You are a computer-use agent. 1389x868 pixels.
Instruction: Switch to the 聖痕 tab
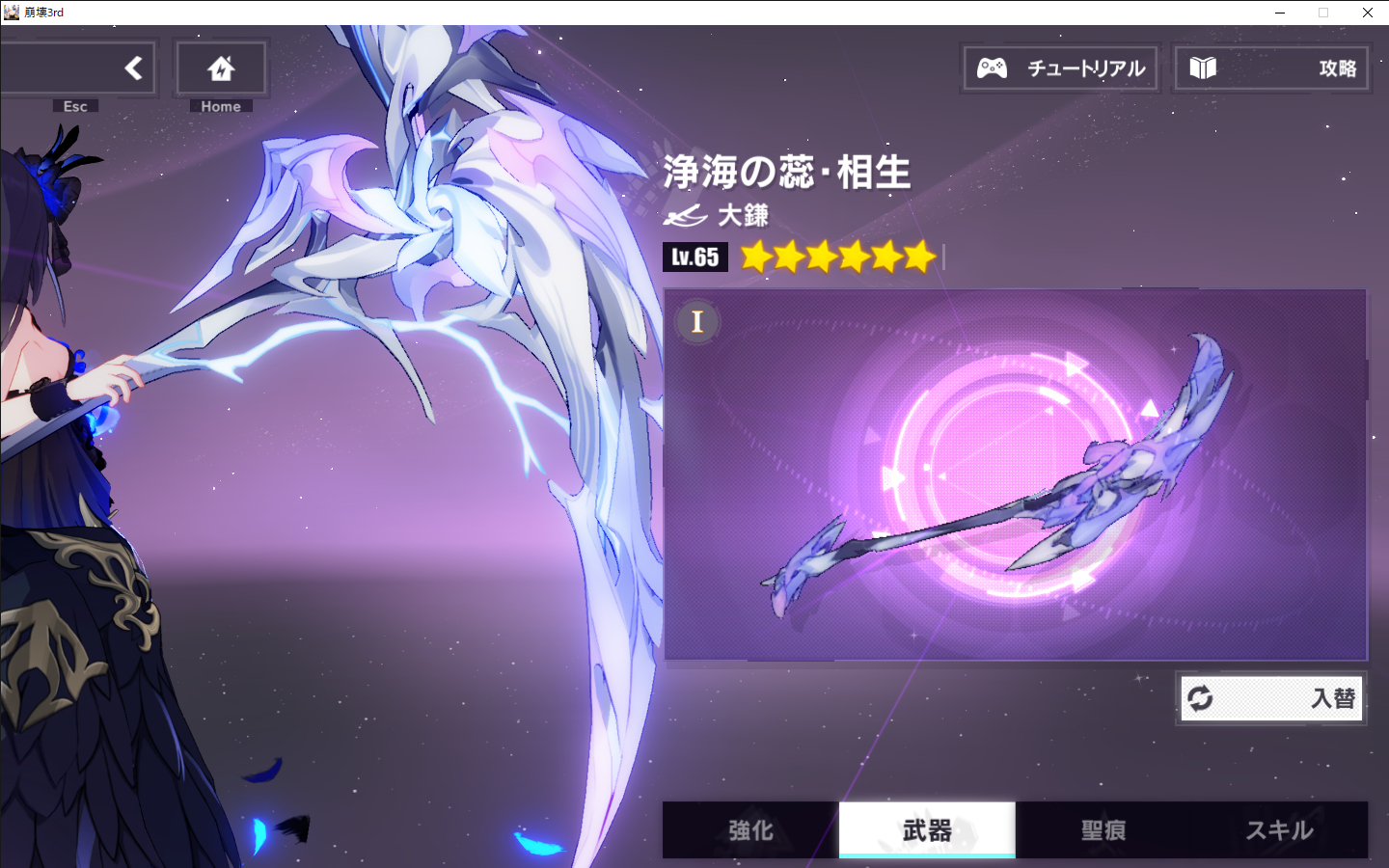[1103, 829]
